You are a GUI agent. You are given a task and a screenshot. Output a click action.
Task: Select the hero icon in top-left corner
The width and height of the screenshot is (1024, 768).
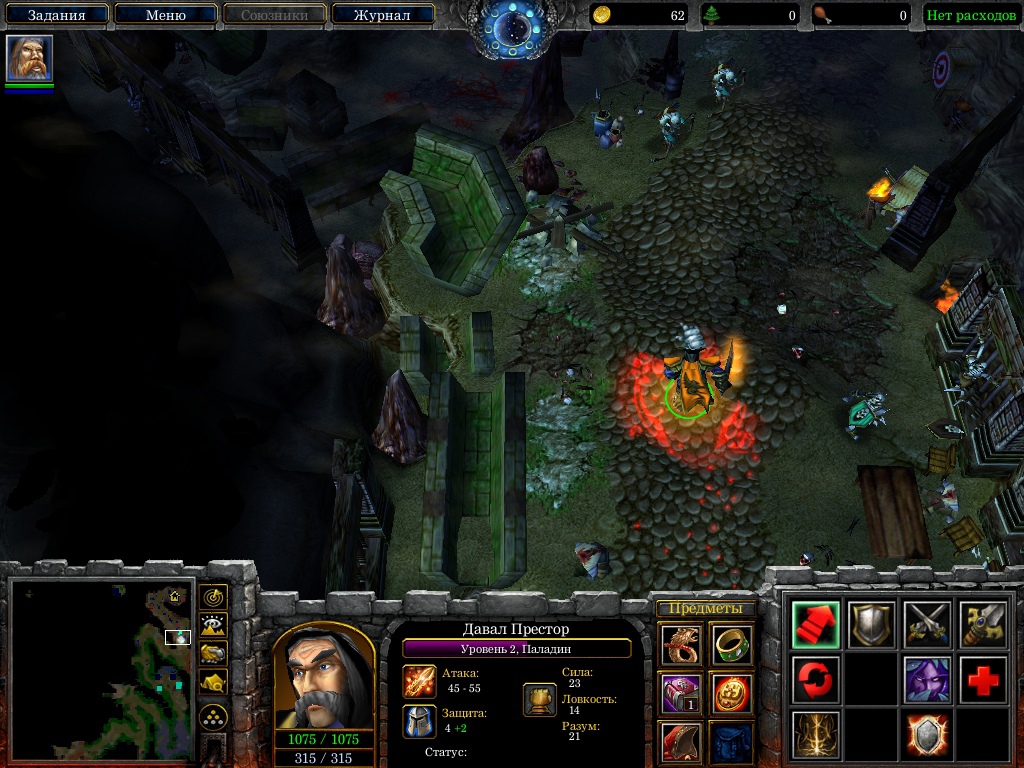(29, 58)
